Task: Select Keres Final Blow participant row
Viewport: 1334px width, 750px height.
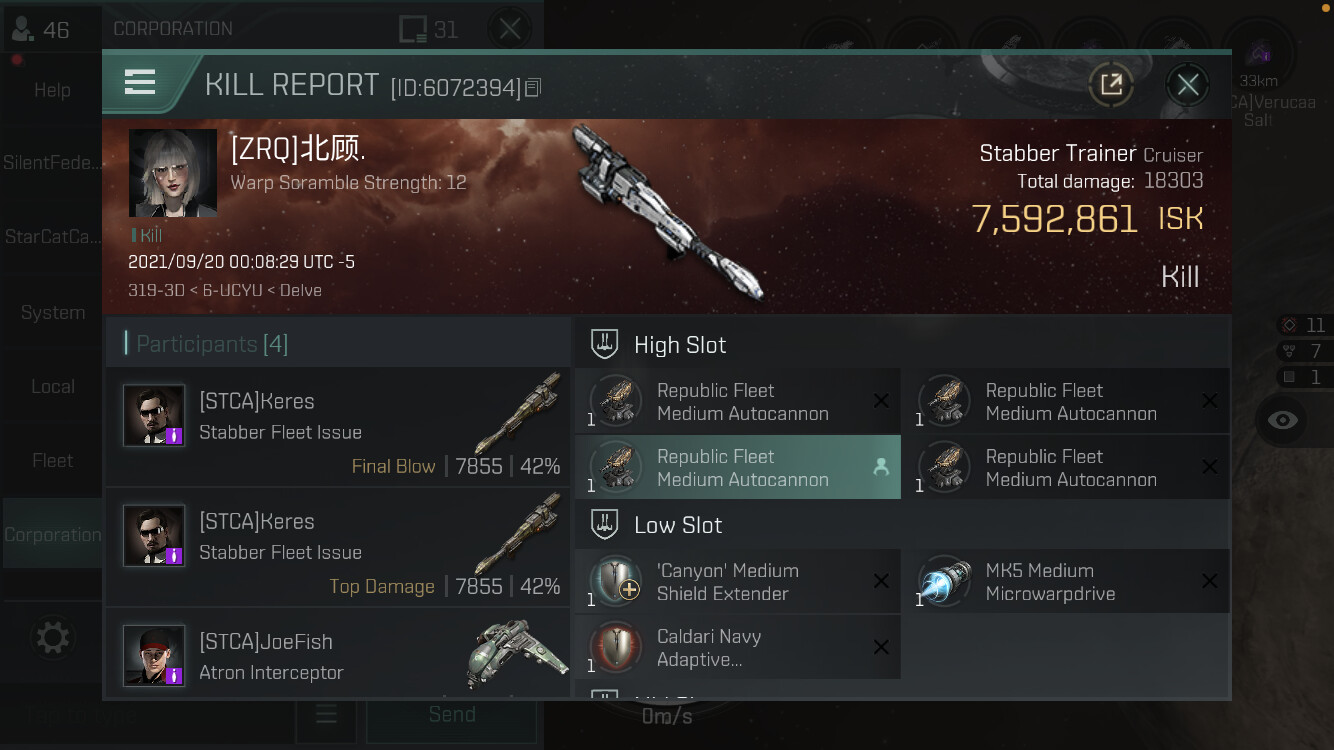Action: (x=338, y=429)
